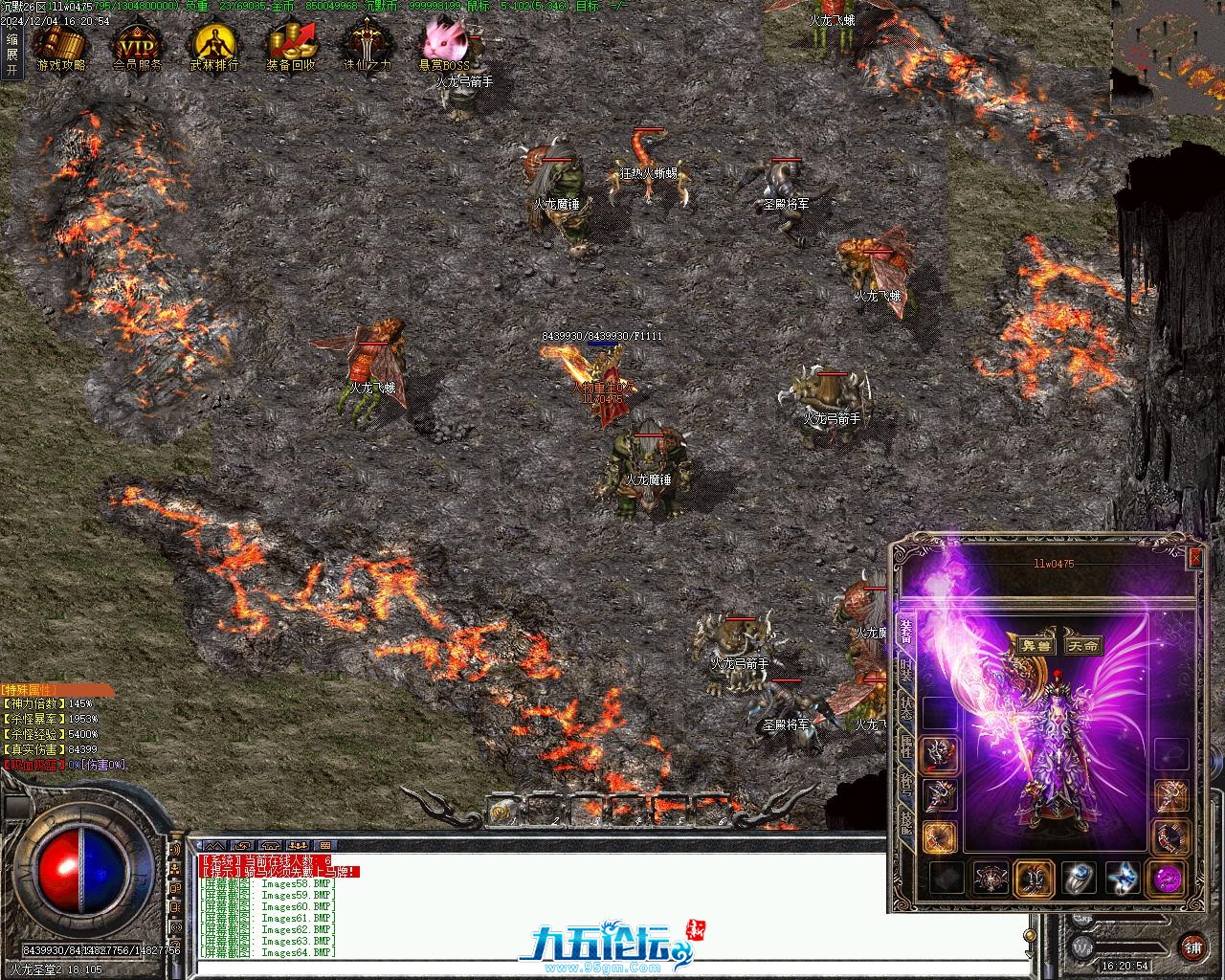Viewport: 1225px width, 980px height.
Task: Close the character equipment panel
Action: [1194, 558]
